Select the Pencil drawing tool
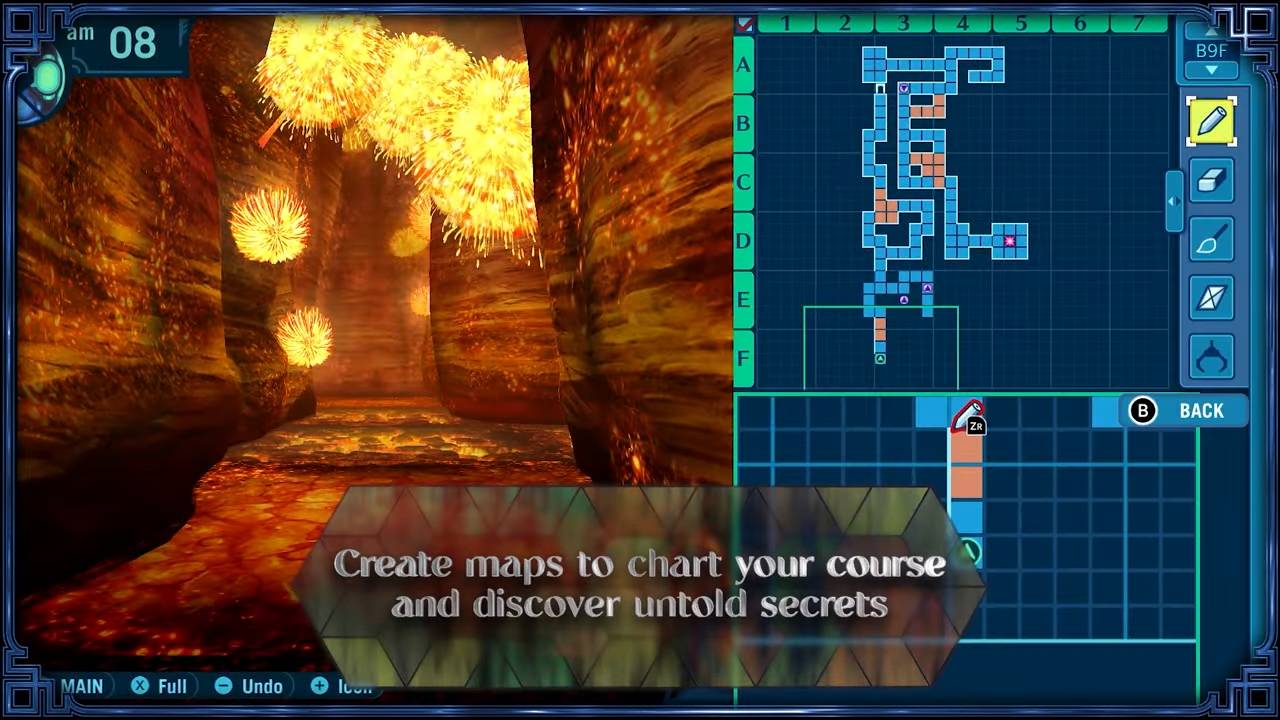This screenshot has width=1280, height=720. pyautogui.click(x=1211, y=122)
